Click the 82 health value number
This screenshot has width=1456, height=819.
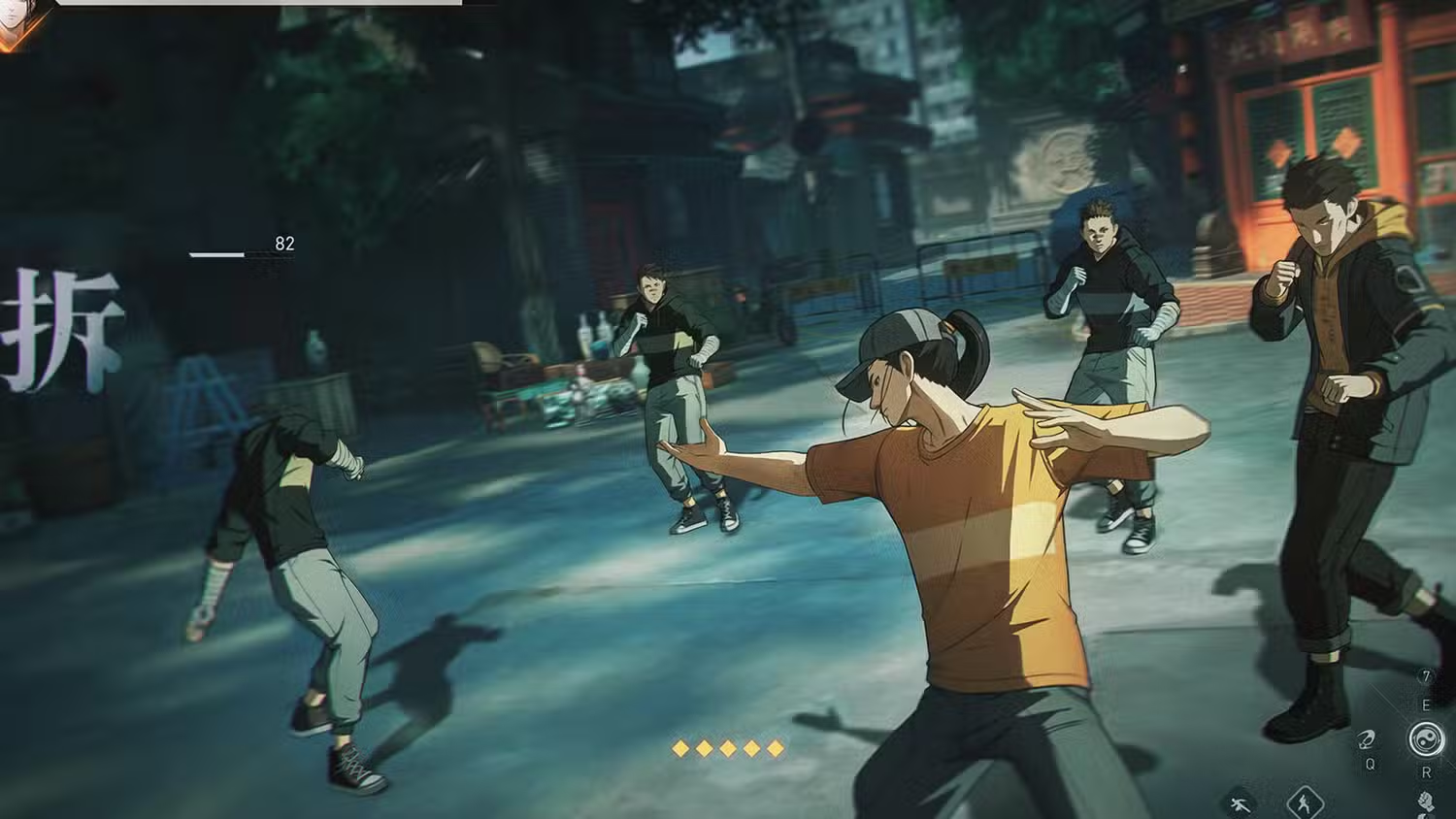point(284,242)
